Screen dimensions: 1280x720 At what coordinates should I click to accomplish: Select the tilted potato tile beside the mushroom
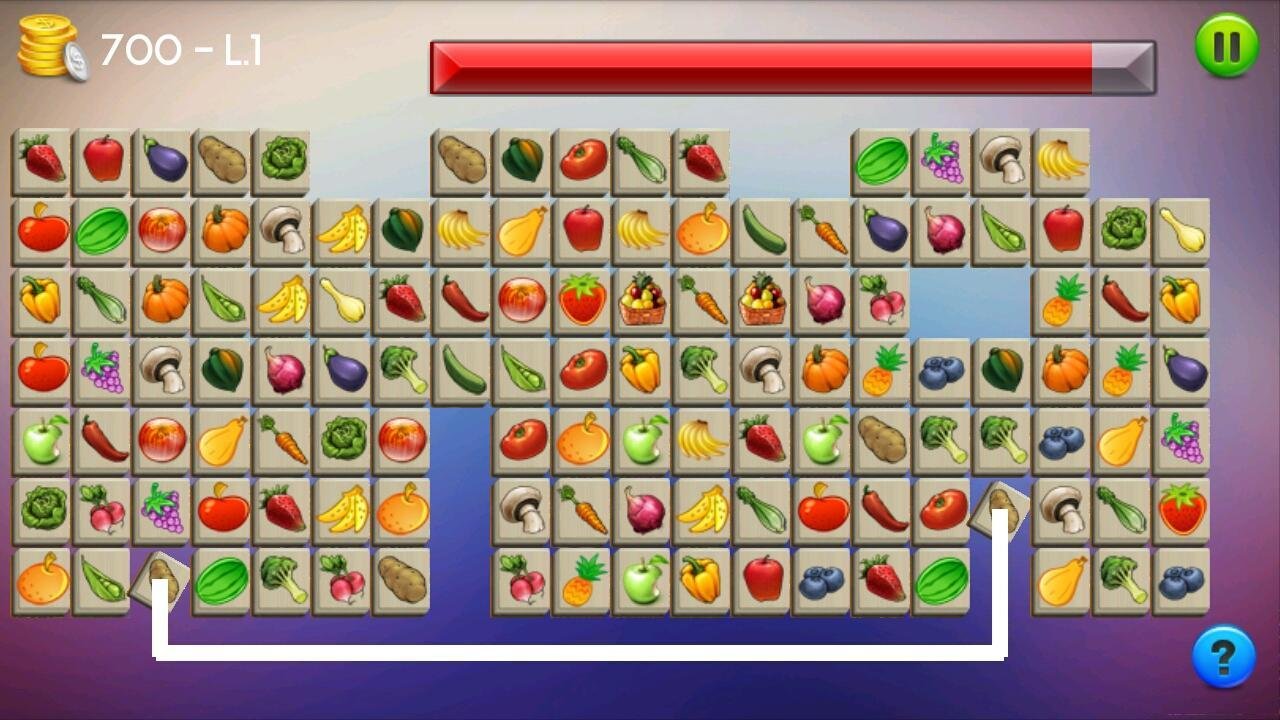(1000, 511)
